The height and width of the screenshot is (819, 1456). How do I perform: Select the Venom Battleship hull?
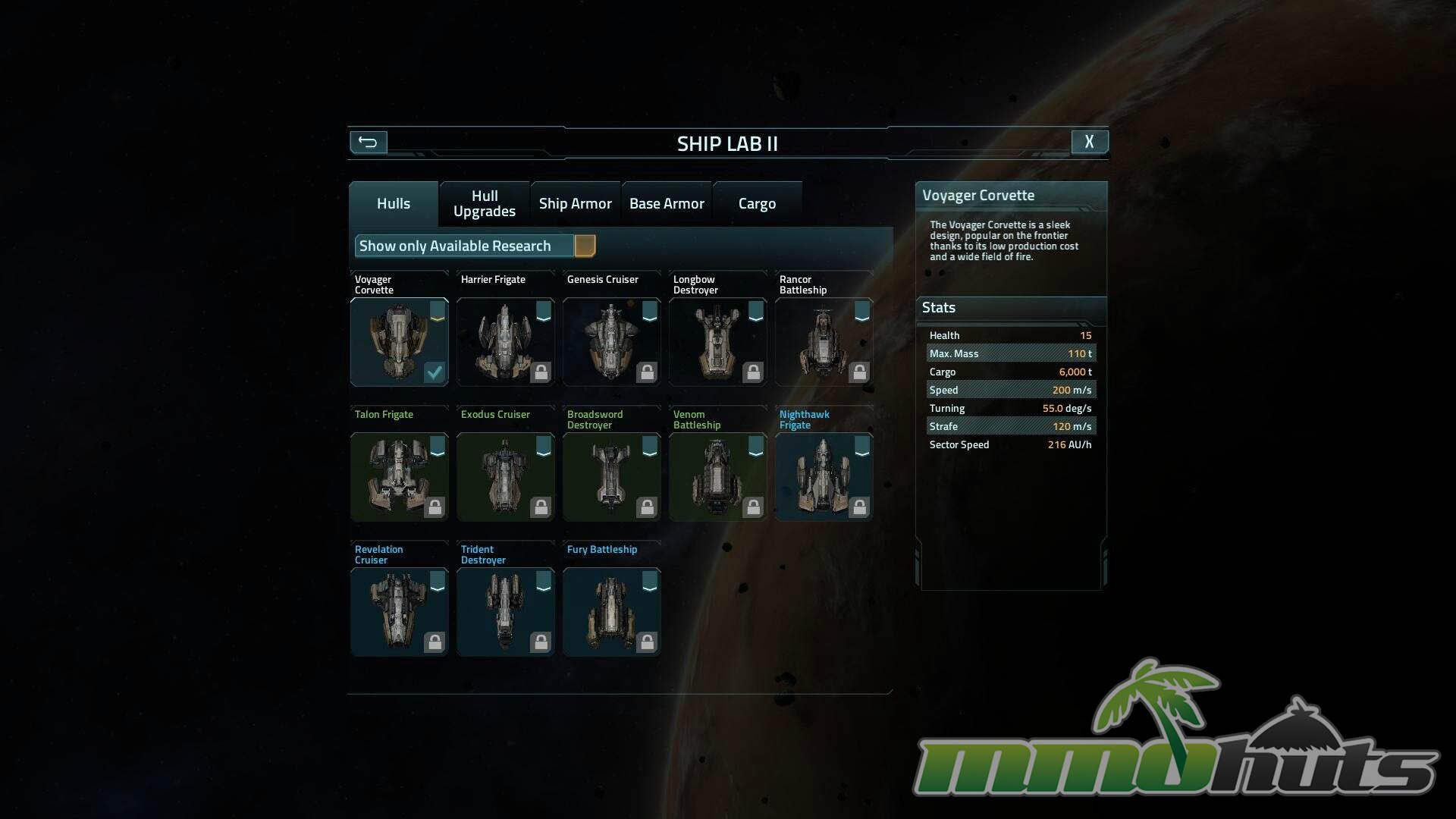point(717,477)
